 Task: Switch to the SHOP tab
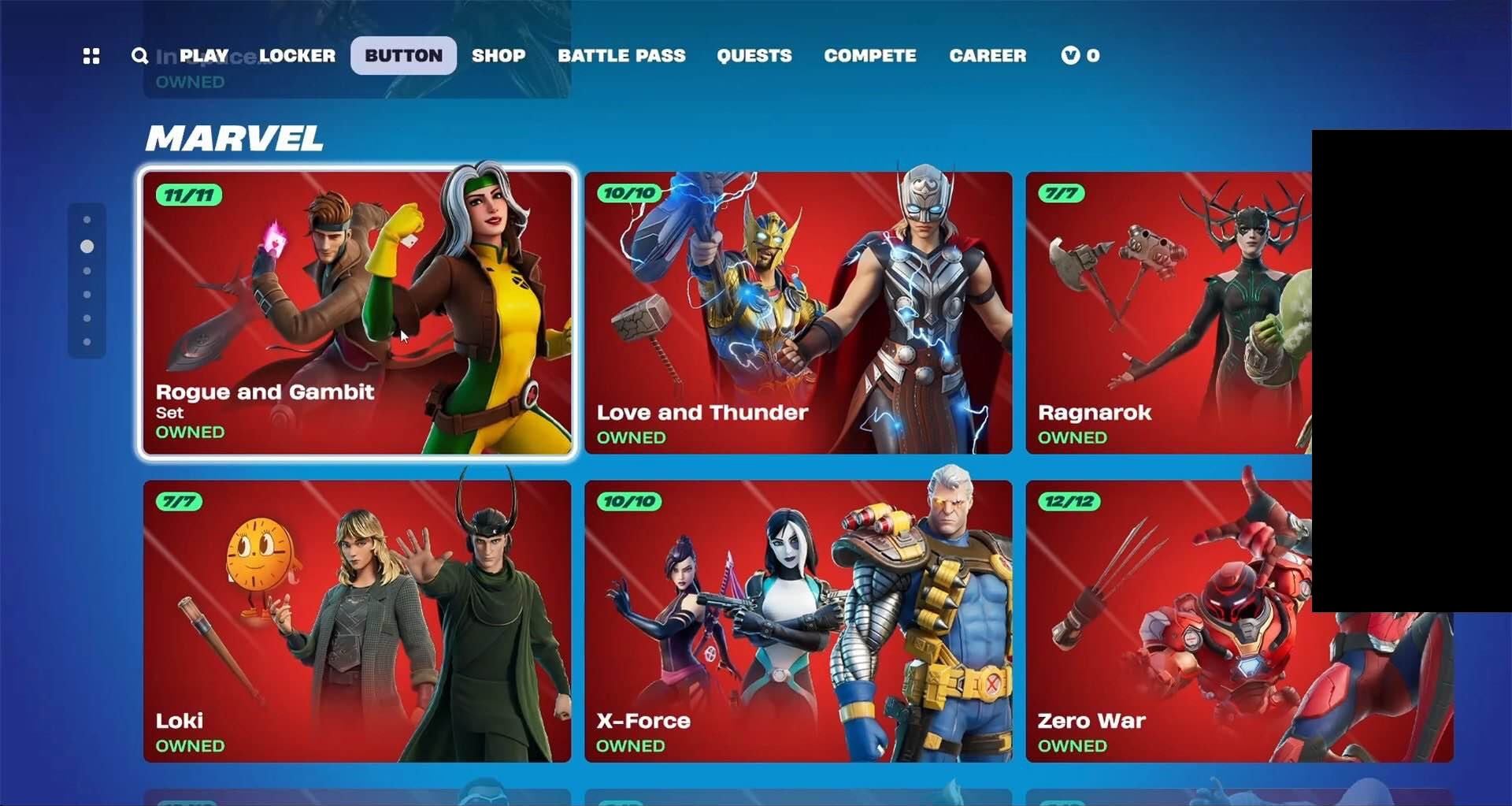[498, 56]
